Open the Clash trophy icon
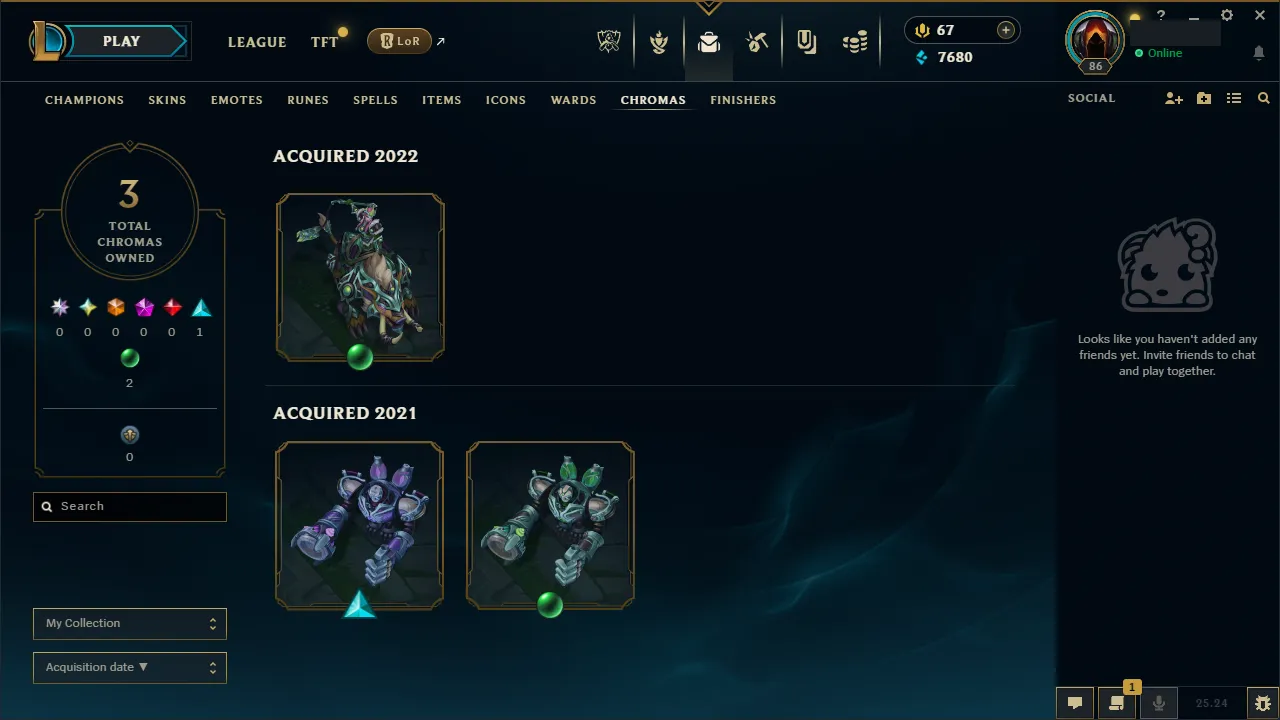The width and height of the screenshot is (1280, 720). pyautogui.click(x=659, y=41)
